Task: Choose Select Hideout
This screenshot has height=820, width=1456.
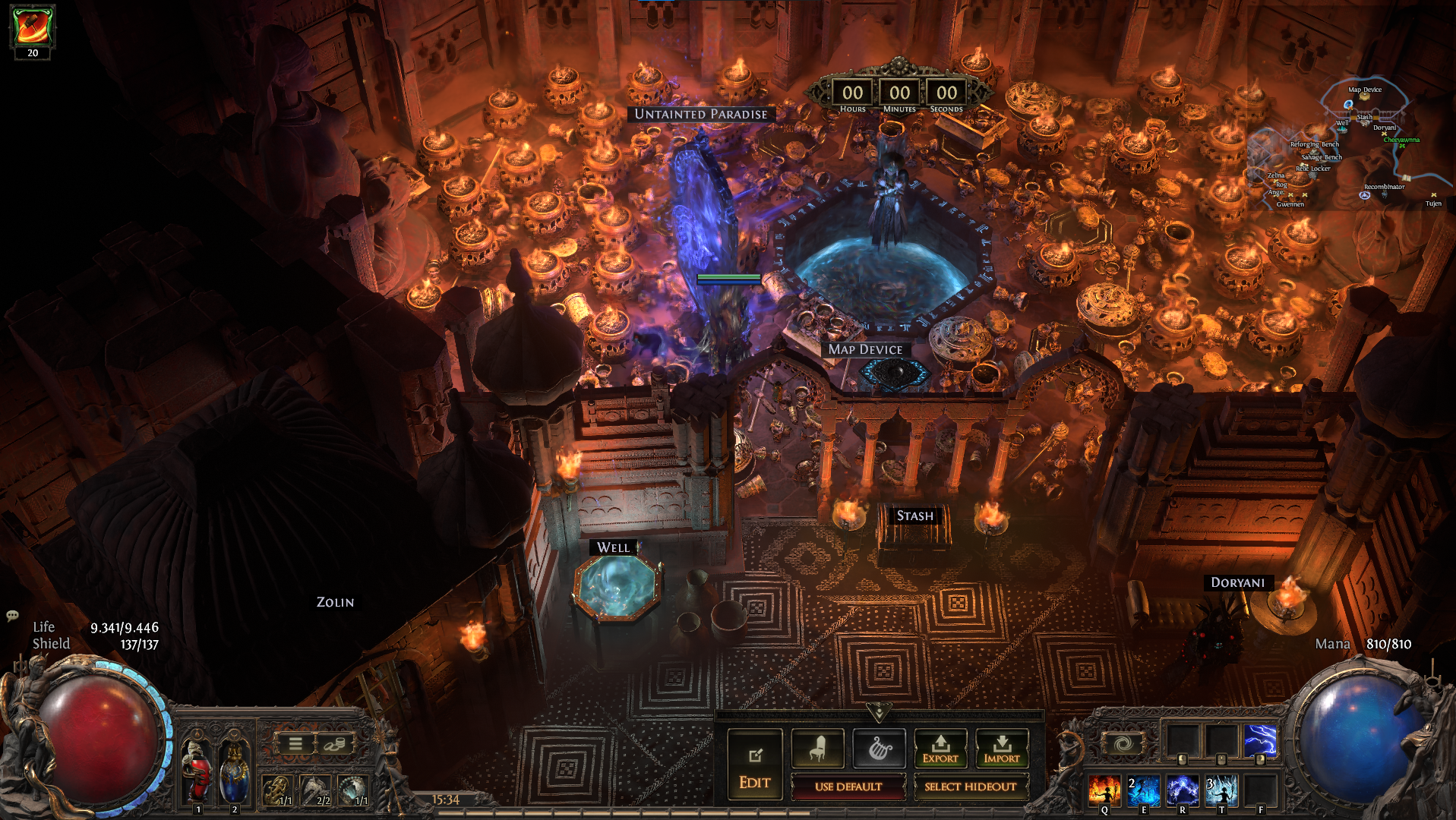Action: click(x=970, y=787)
